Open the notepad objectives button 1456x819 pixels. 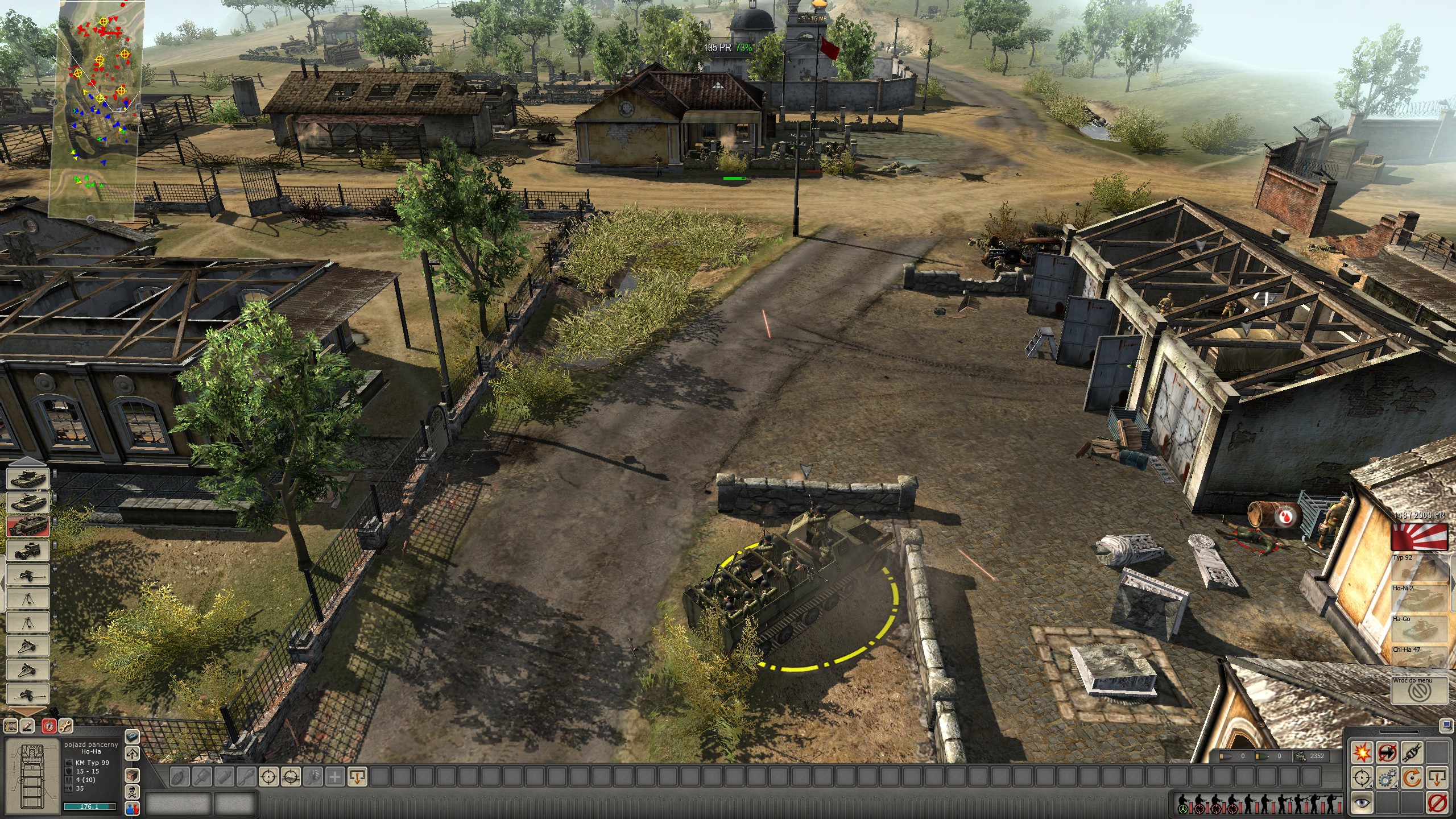(11, 726)
